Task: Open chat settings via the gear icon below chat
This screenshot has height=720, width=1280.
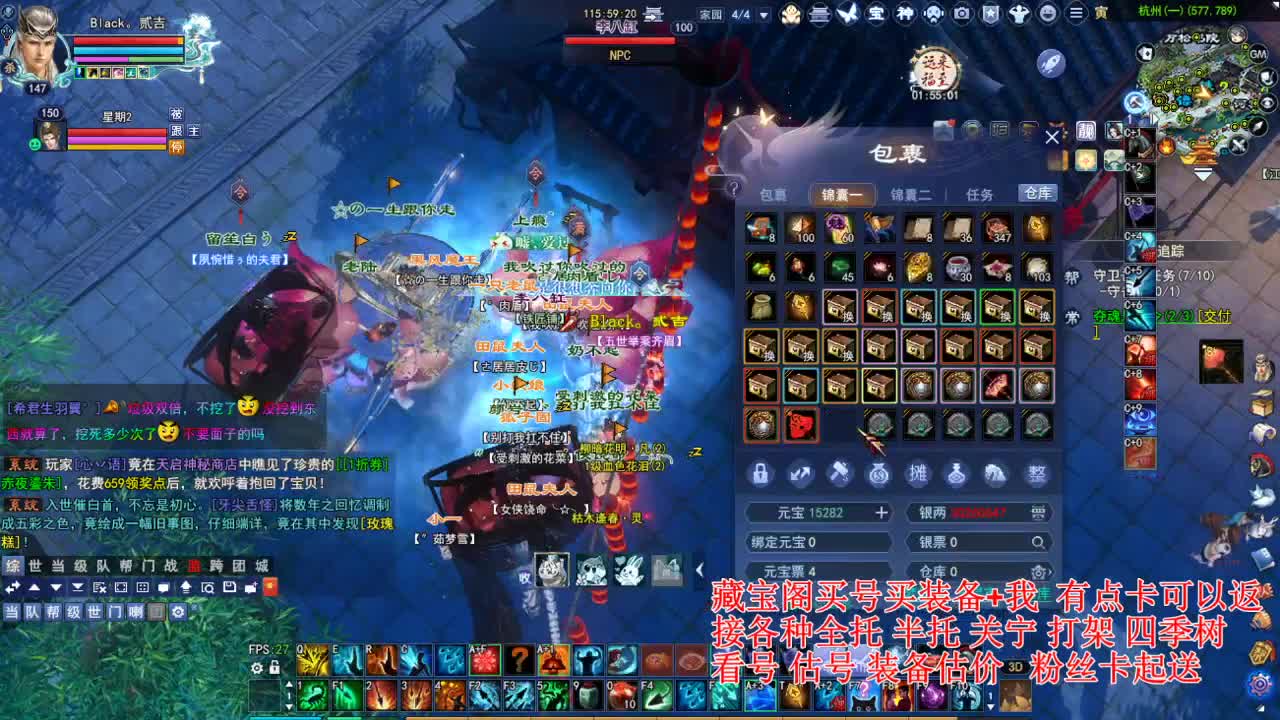Action: pyautogui.click(x=179, y=611)
